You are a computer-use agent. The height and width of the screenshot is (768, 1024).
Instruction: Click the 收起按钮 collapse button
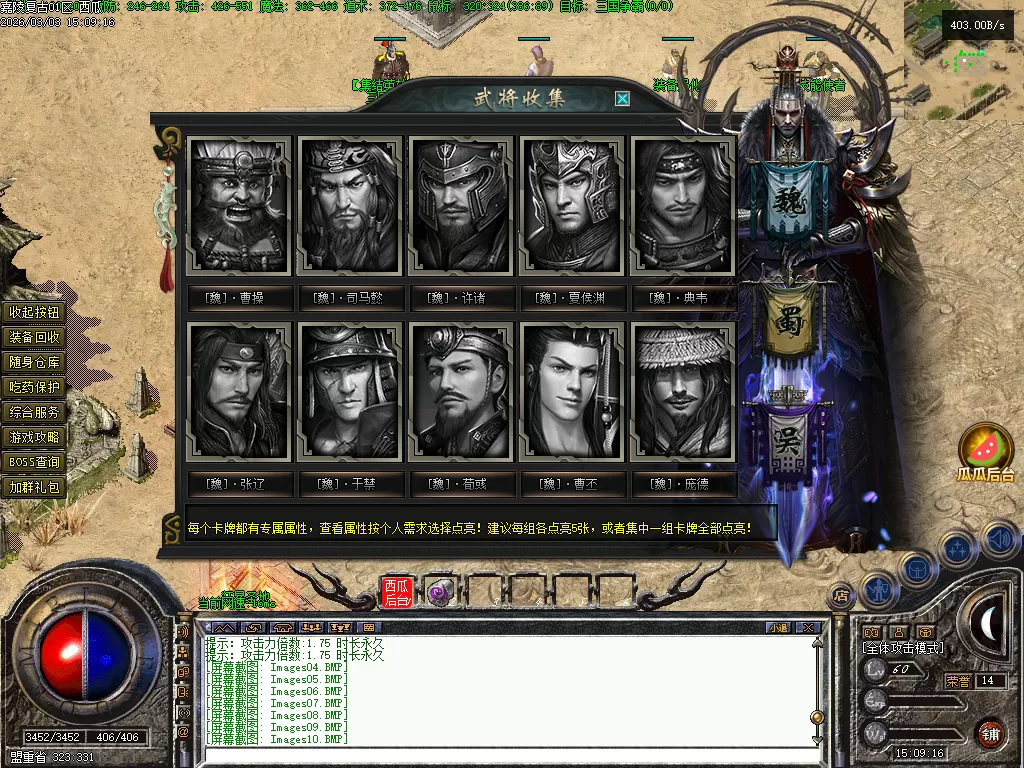(x=35, y=312)
